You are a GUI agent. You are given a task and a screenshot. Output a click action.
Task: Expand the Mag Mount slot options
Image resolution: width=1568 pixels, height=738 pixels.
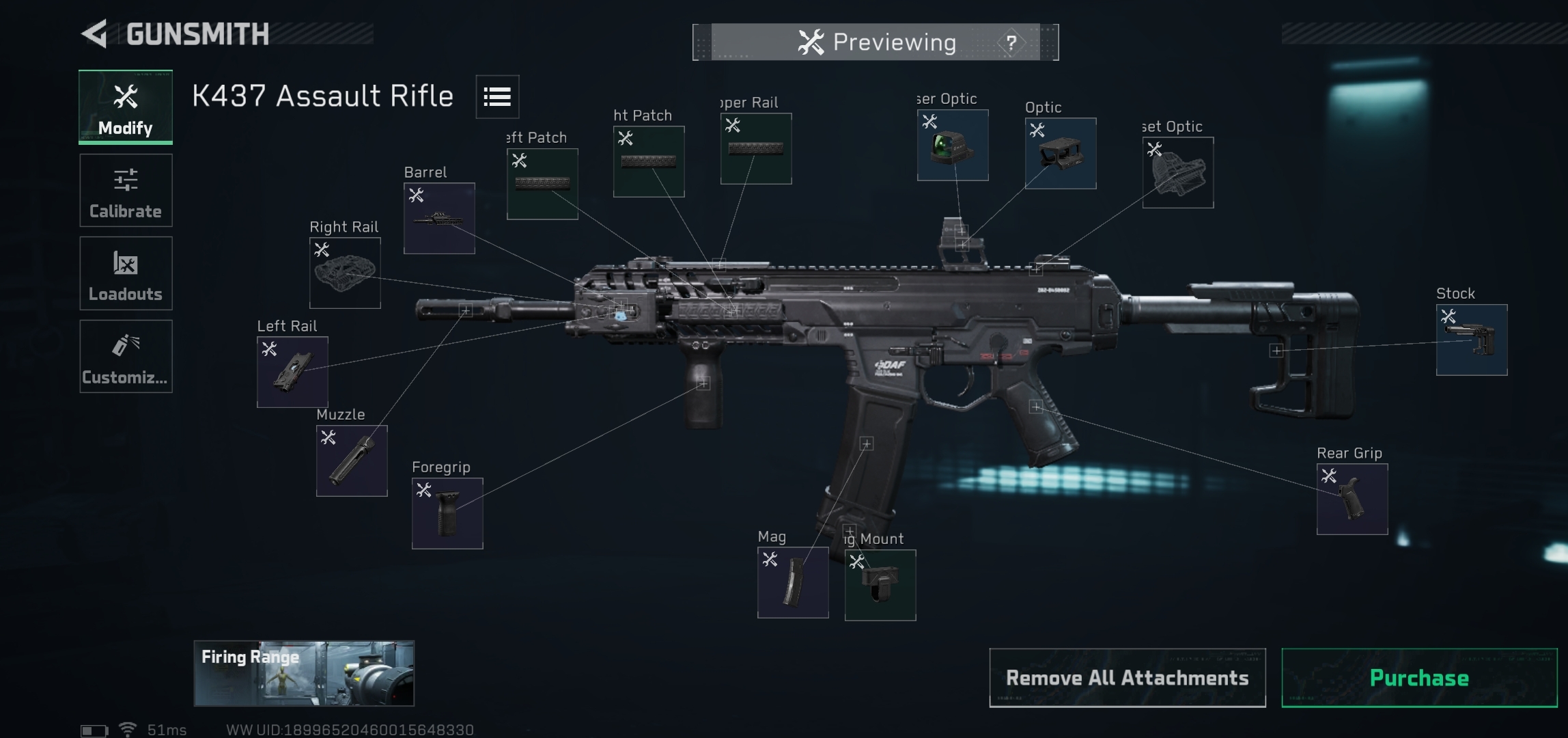click(880, 586)
